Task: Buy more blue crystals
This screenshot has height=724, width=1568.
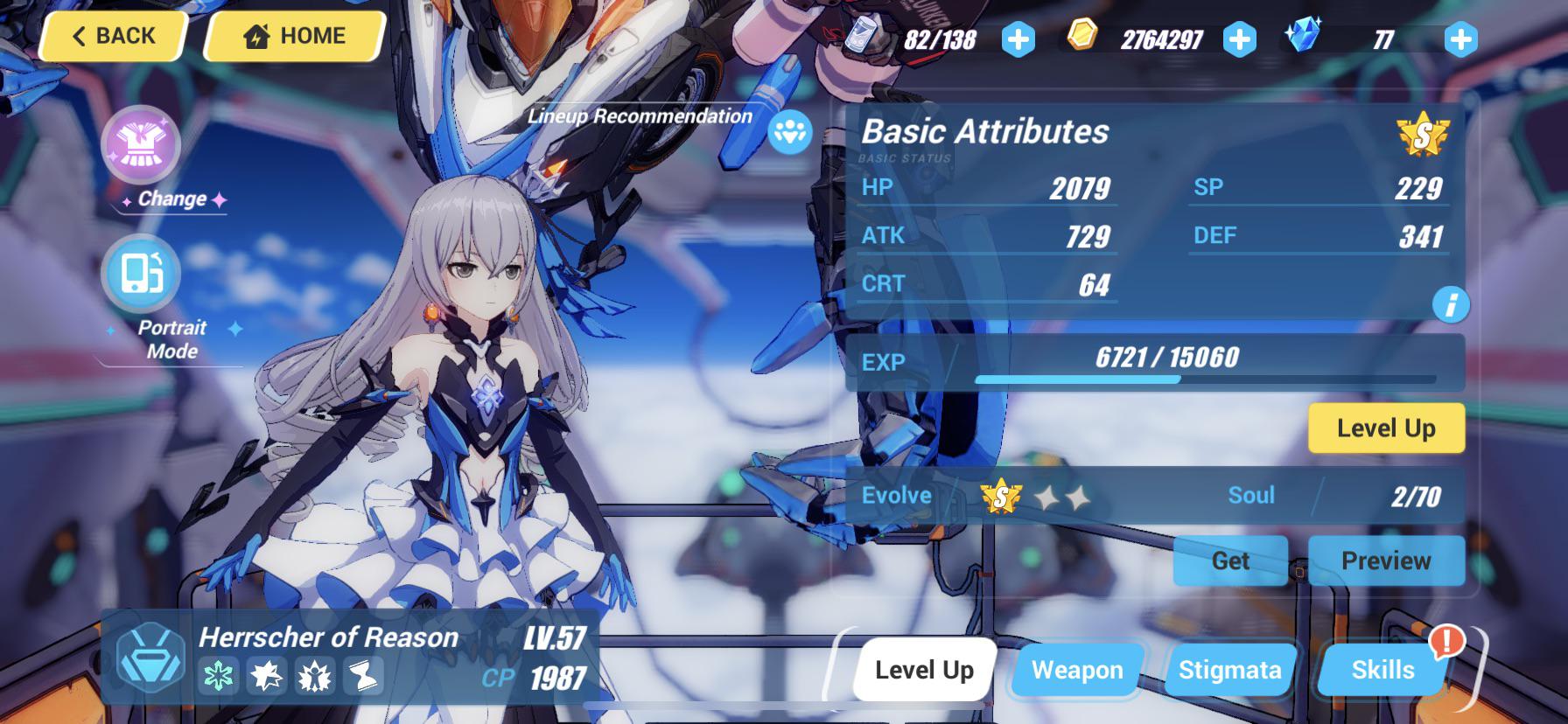Action: click(x=1460, y=39)
